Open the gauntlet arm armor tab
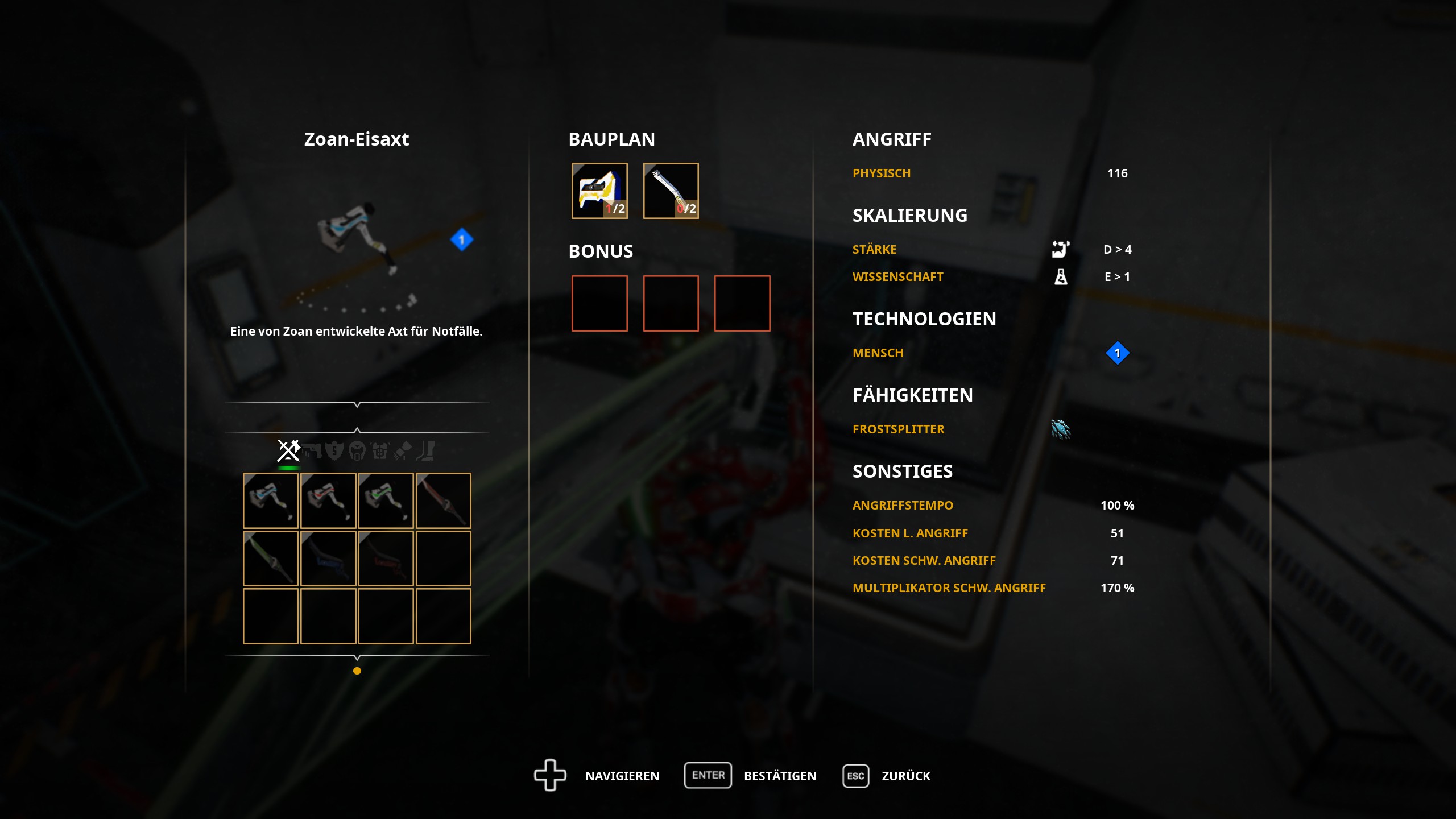The height and width of the screenshot is (819, 1456). click(x=403, y=451)
